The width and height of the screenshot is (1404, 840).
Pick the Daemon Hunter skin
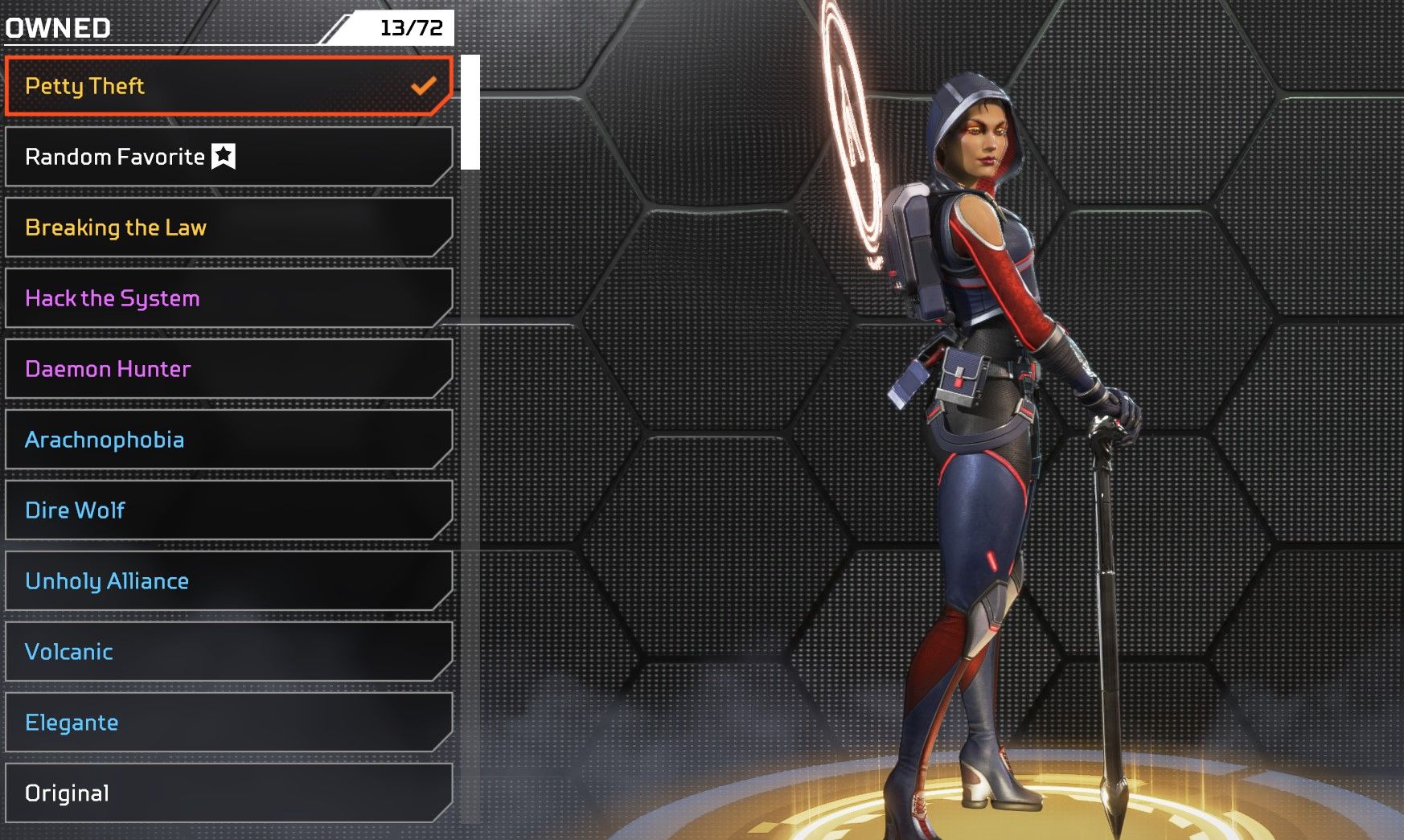pyautogui.click(x=228, y=369)
